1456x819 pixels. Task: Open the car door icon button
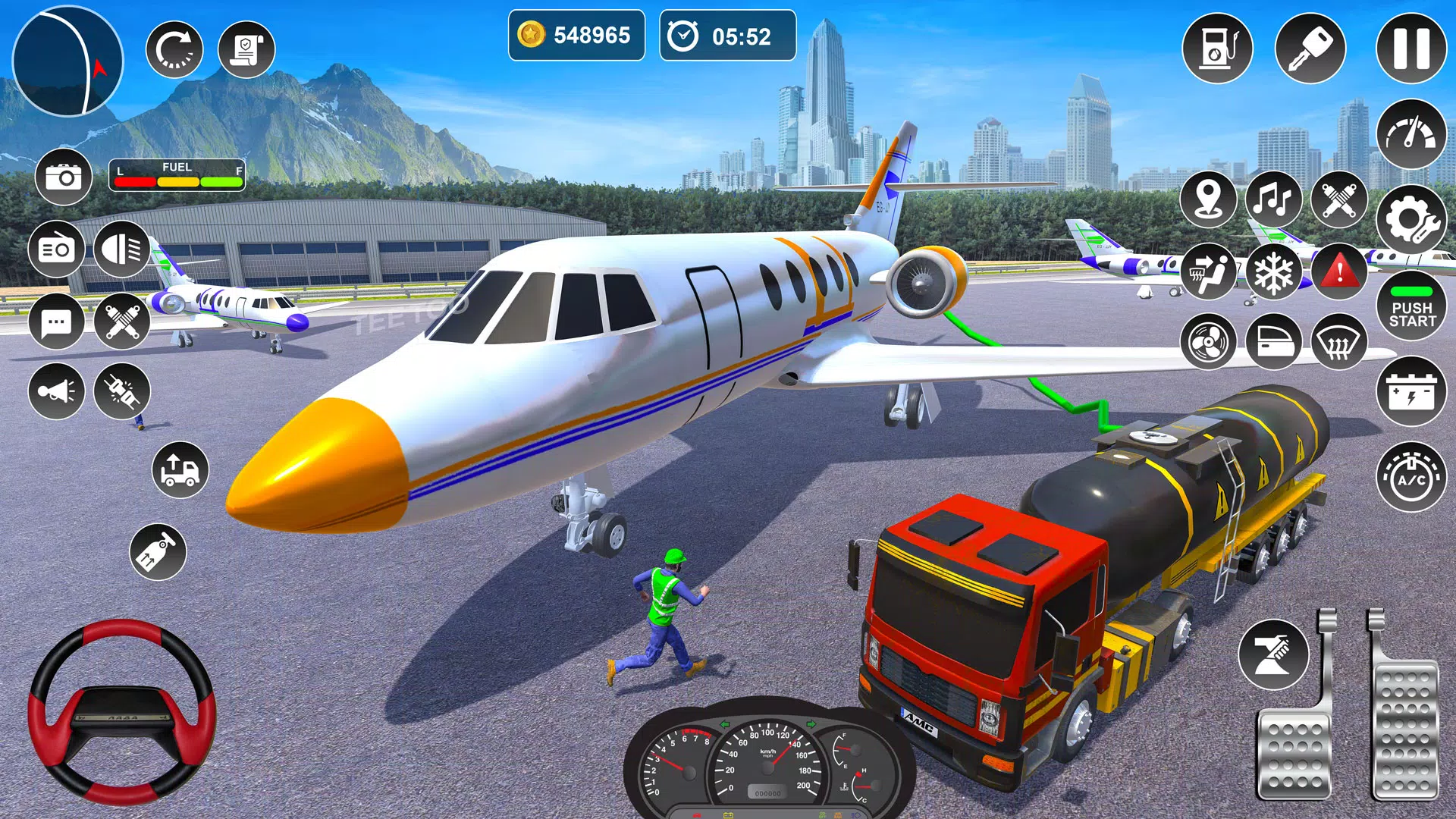pos(1274,342)
